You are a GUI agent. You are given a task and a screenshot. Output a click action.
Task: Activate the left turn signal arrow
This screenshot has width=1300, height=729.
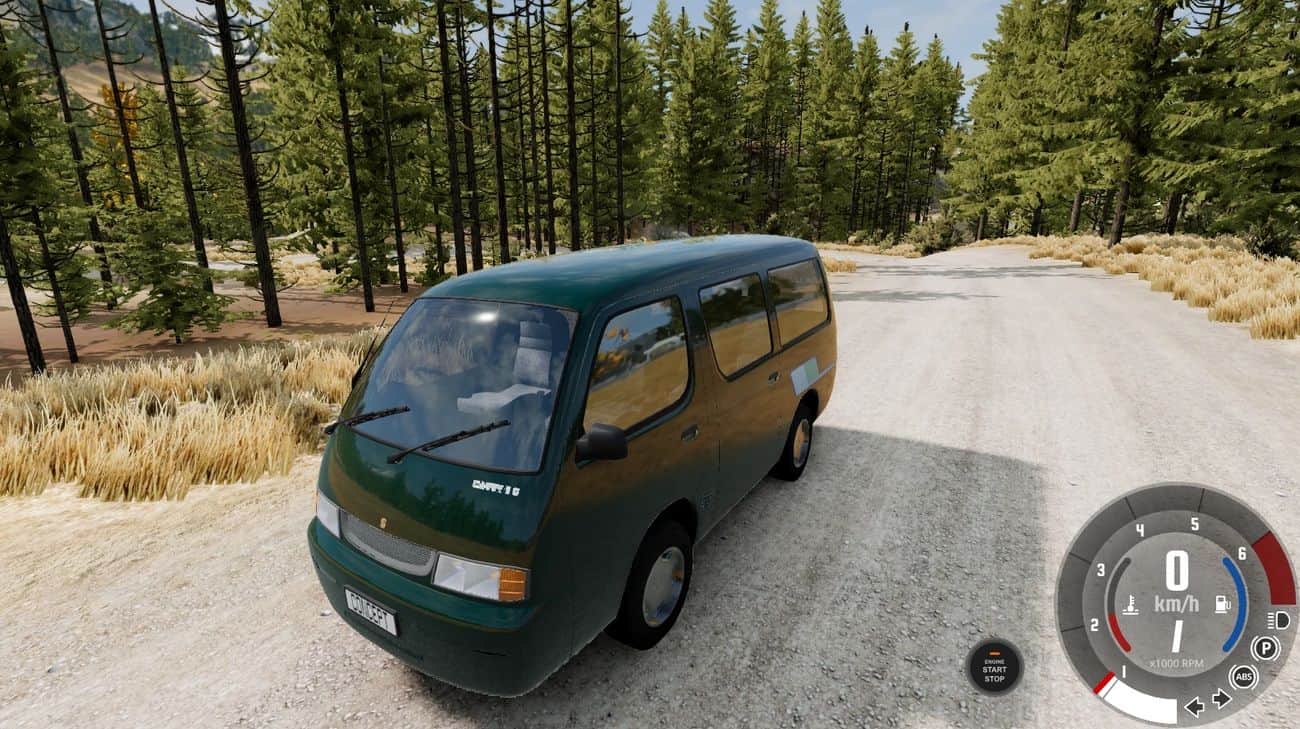(1194, 707)
